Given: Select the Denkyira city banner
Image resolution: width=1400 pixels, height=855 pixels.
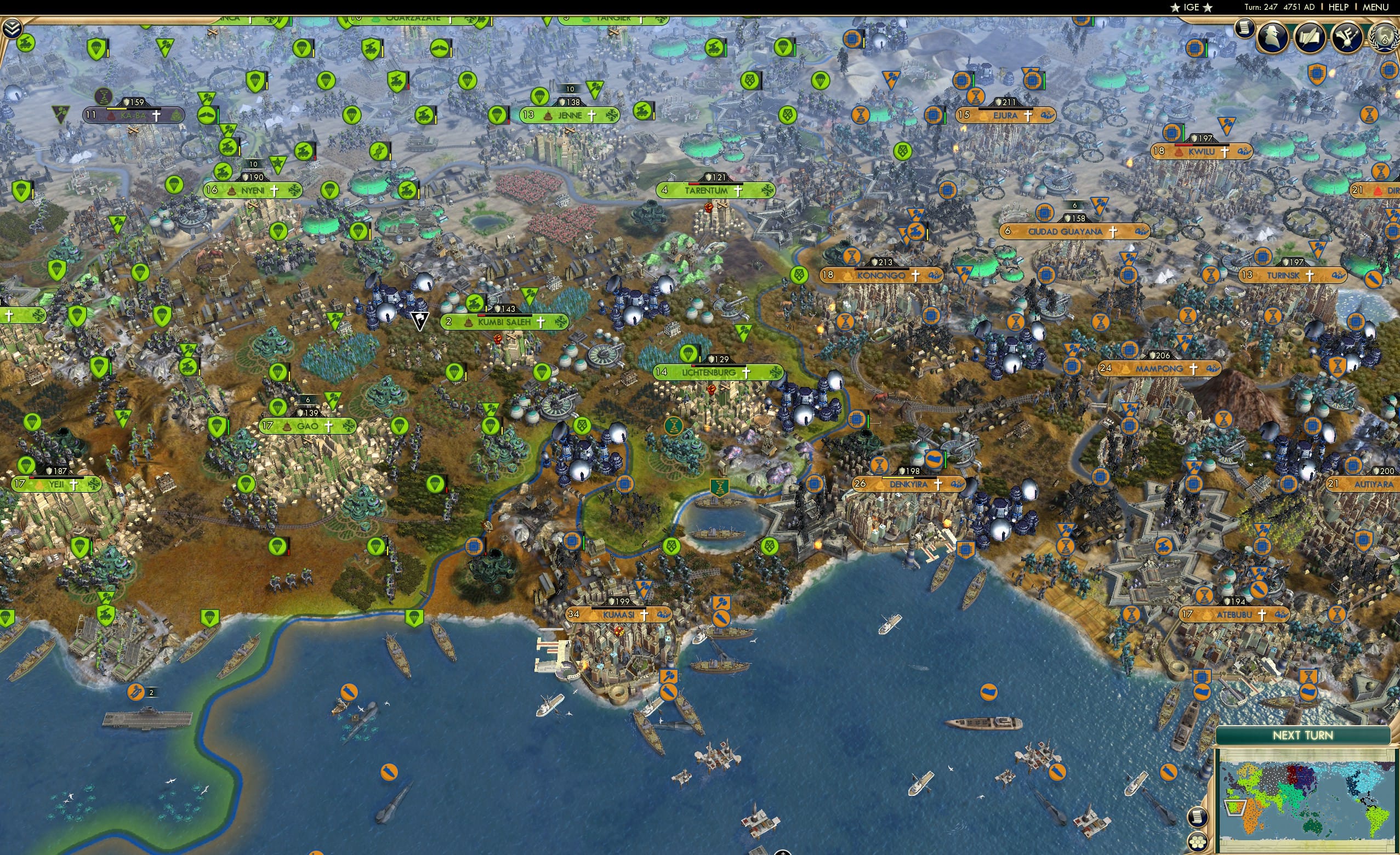Looking at the screenshot, I should click(x=909, y=484).
